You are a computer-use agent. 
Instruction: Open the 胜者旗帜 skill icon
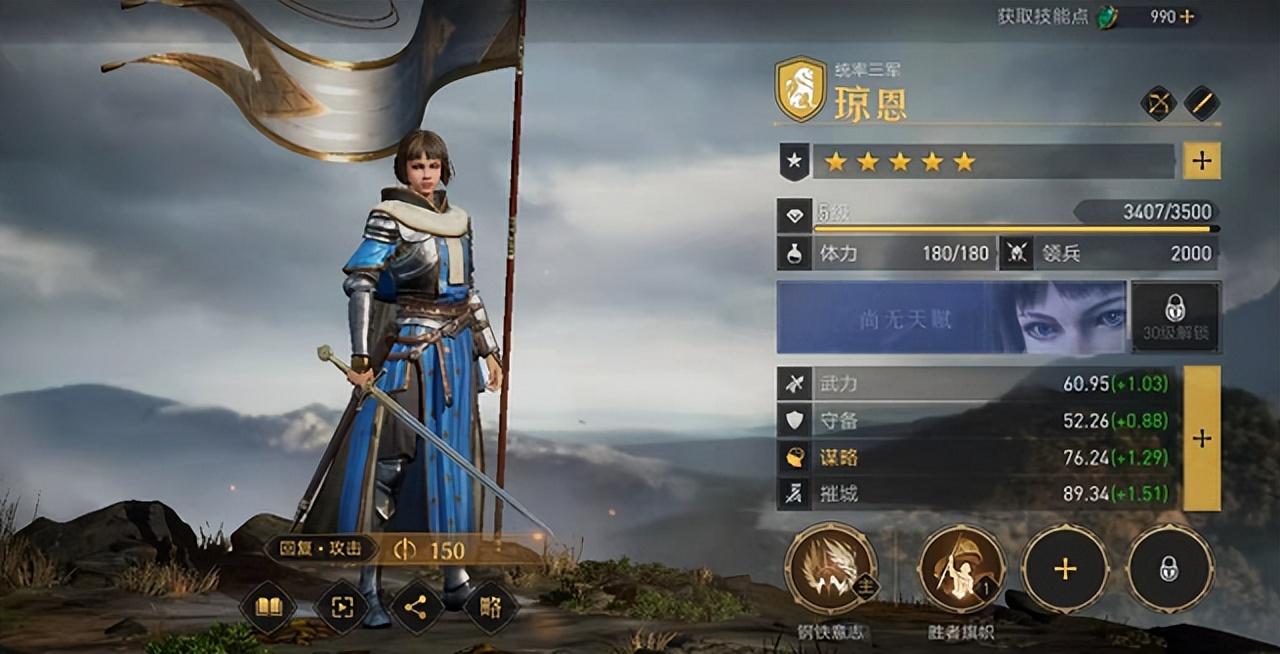pyautogui.click(x=961, y=568)
